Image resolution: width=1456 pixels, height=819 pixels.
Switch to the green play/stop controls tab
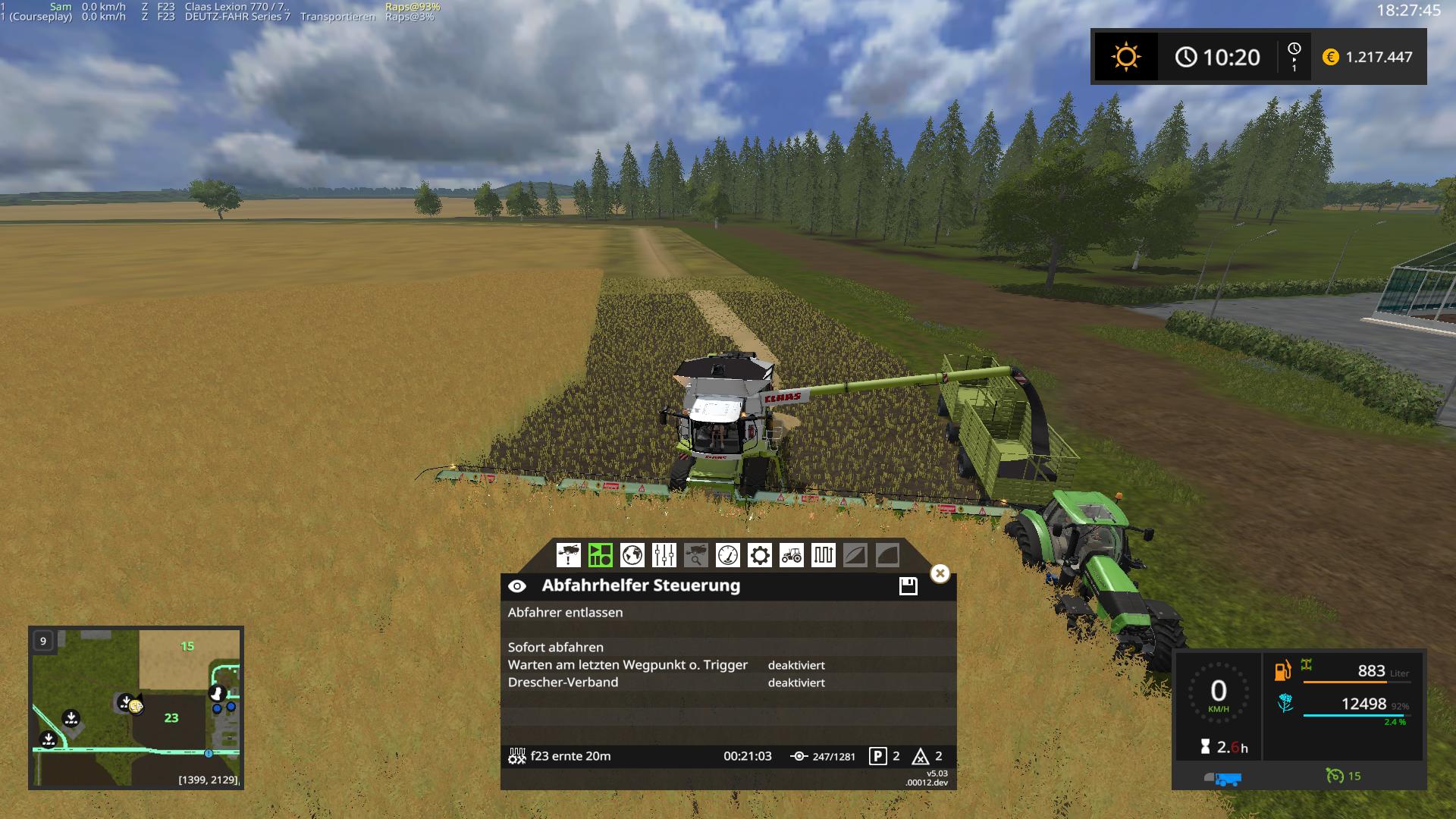coord(600,555)
